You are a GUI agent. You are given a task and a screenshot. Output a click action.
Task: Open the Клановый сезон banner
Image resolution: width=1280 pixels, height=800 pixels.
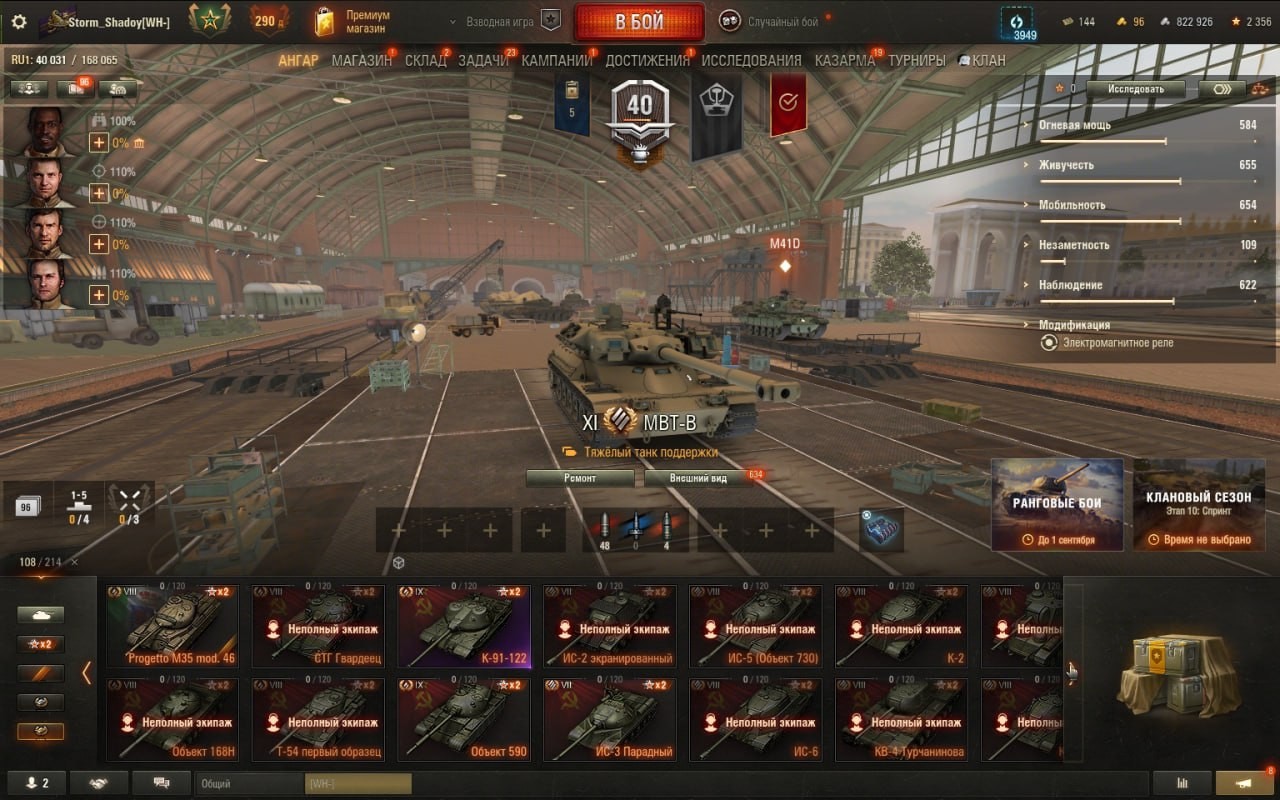(x=1199, y=505)
